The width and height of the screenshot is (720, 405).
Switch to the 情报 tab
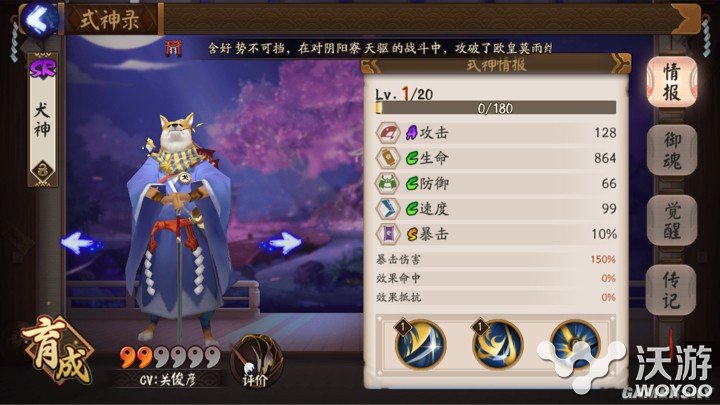(672, 80)
